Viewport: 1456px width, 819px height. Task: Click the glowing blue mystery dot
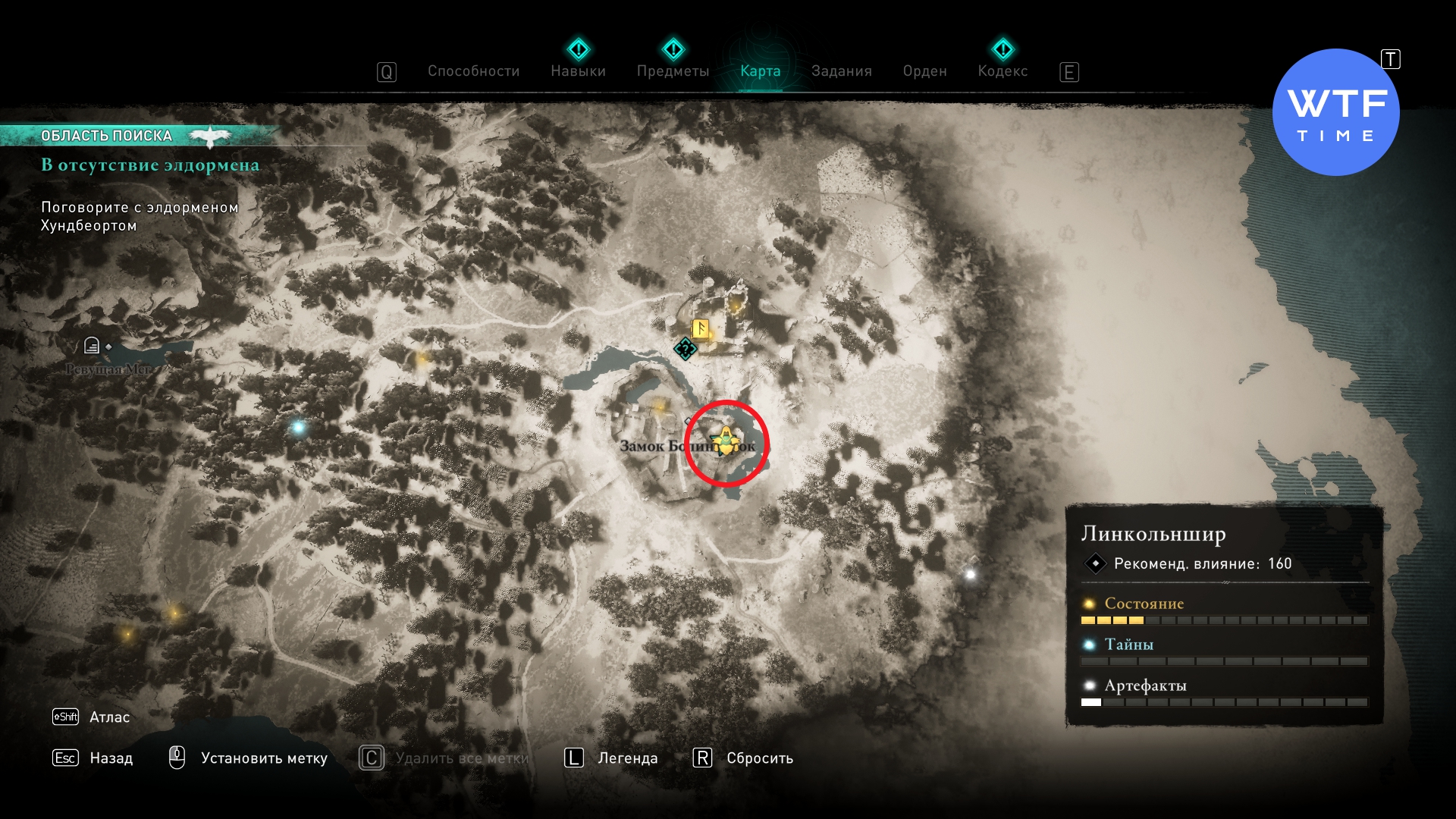tap(298, 428)
